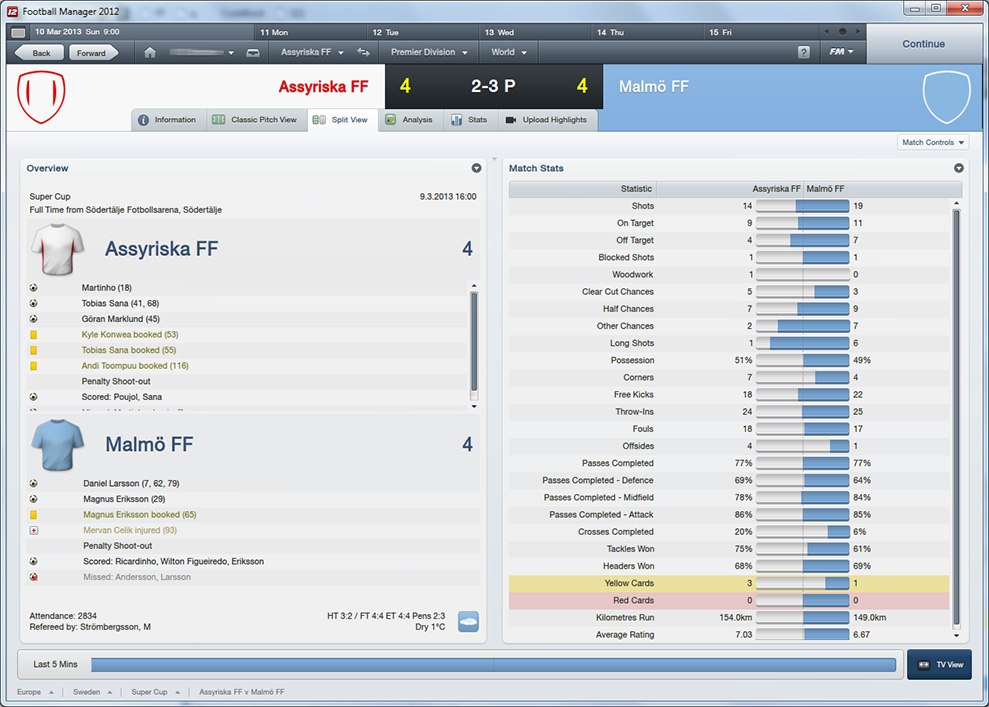Launch the TV View
Viewport: 989px width, 707px height.
tap(939, 664)
